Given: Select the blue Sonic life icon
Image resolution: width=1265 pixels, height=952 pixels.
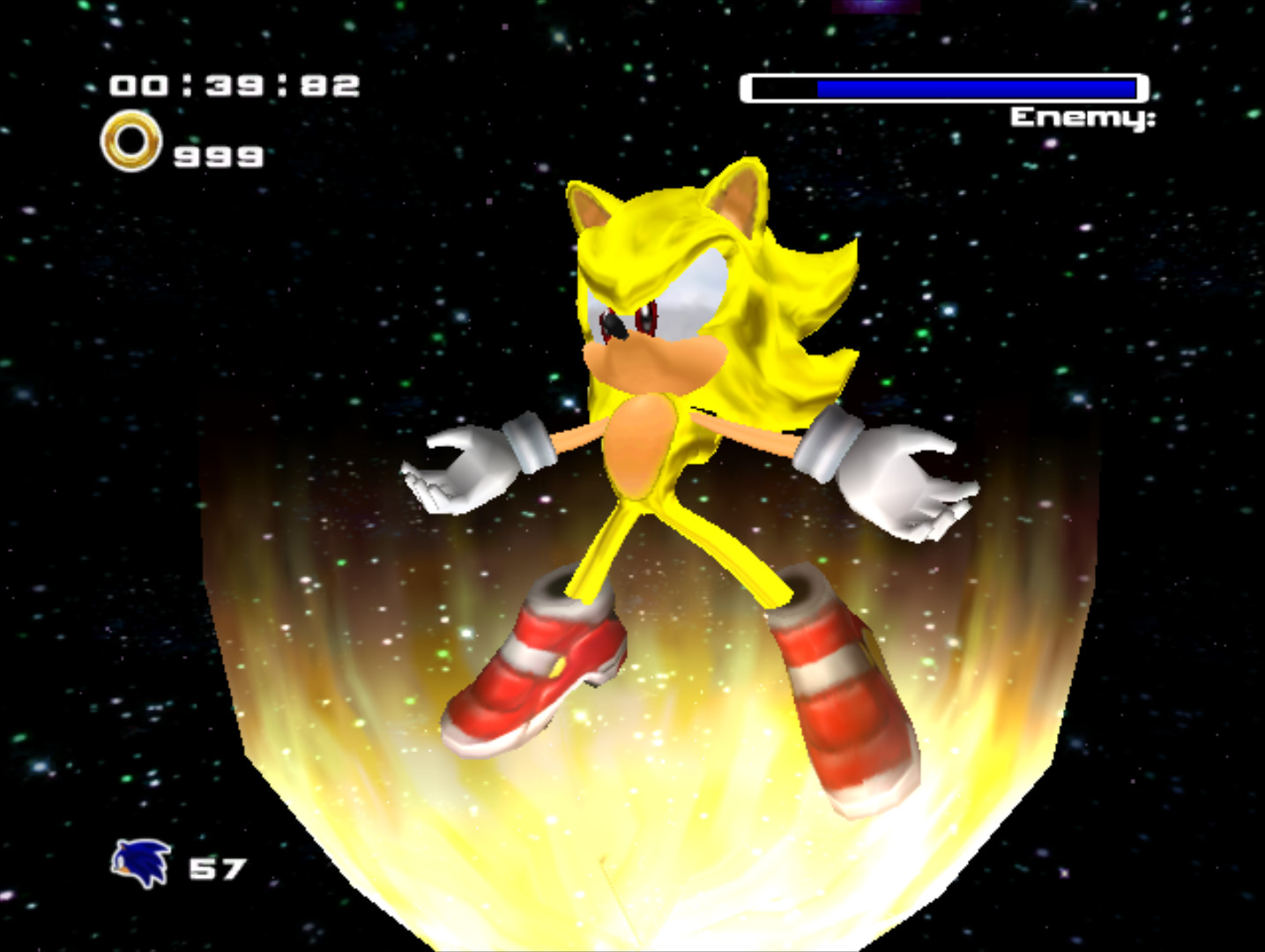Looking at the screenshot, I should [141, 864].
